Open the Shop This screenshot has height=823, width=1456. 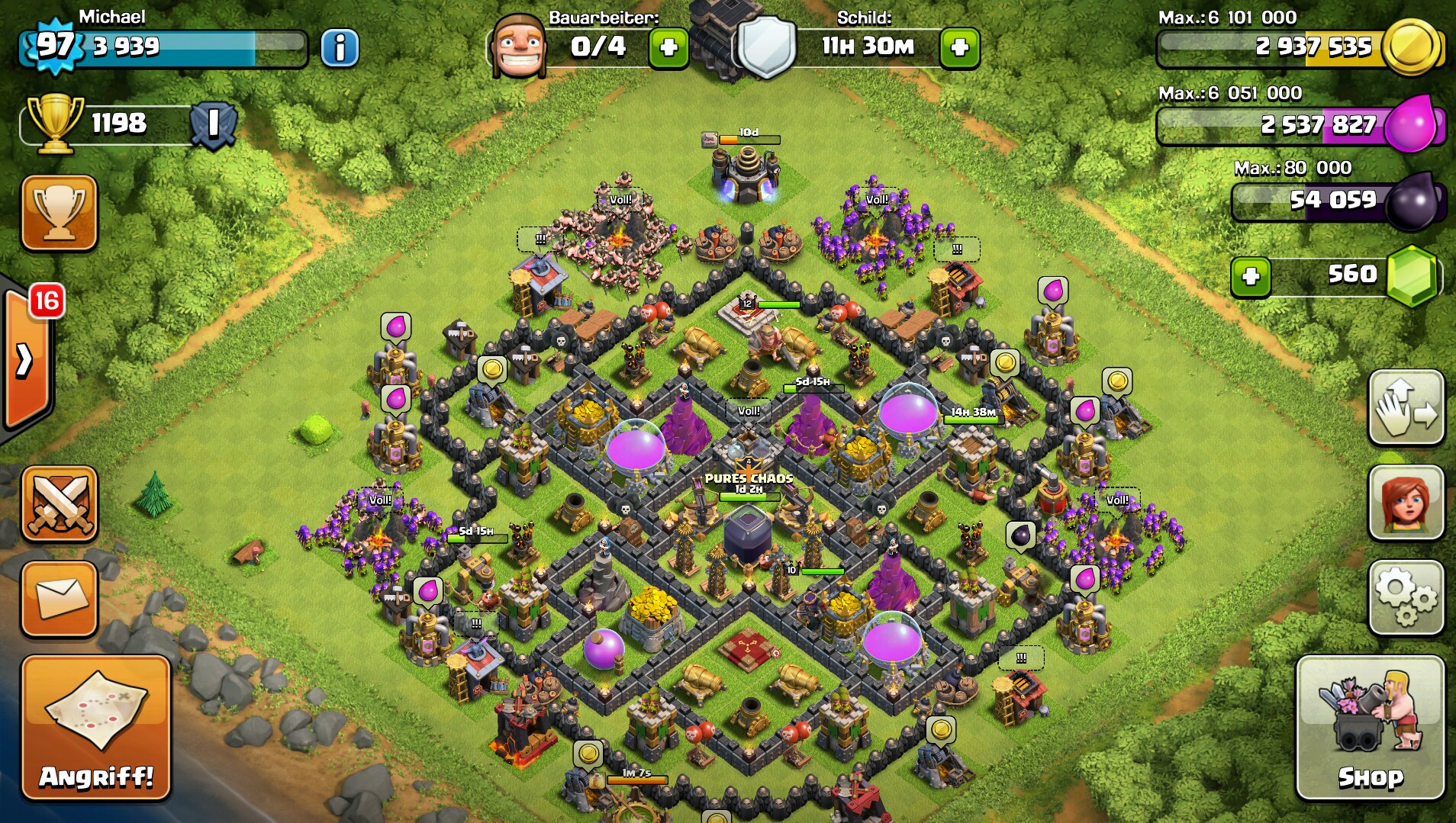point(1370,728)
